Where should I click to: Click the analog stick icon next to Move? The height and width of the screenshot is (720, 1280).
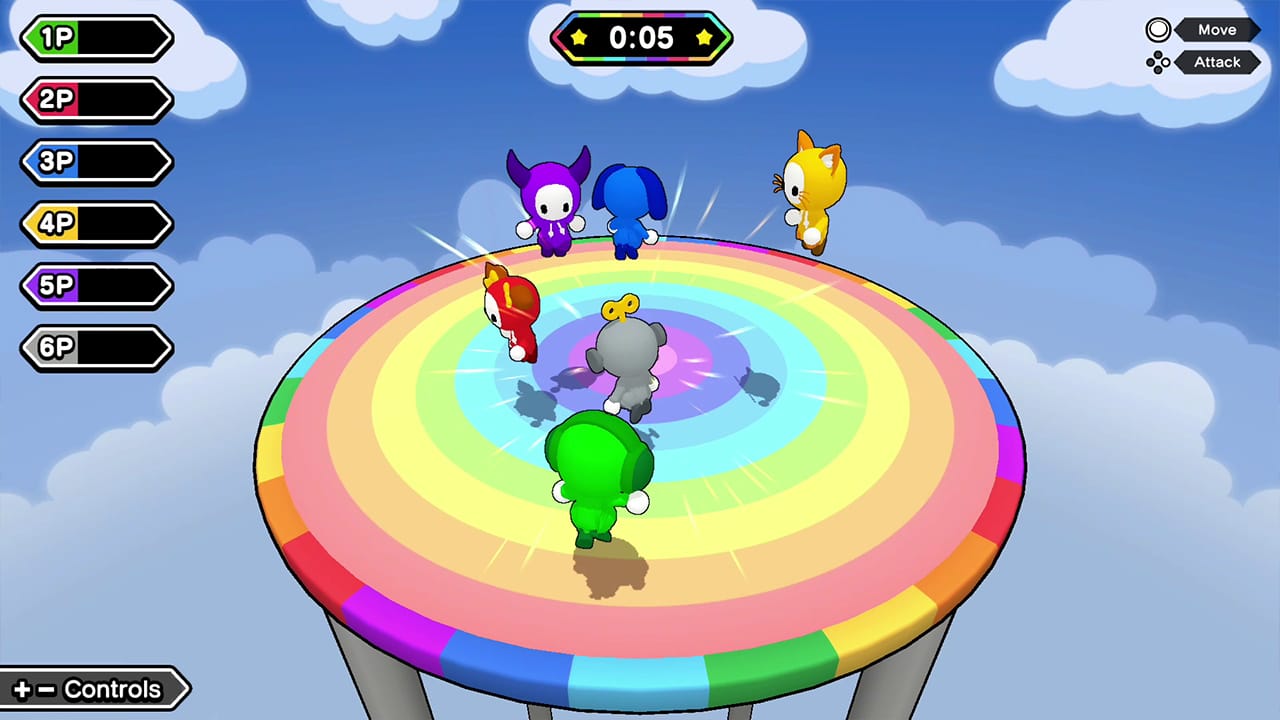(x=1158, y=29)
